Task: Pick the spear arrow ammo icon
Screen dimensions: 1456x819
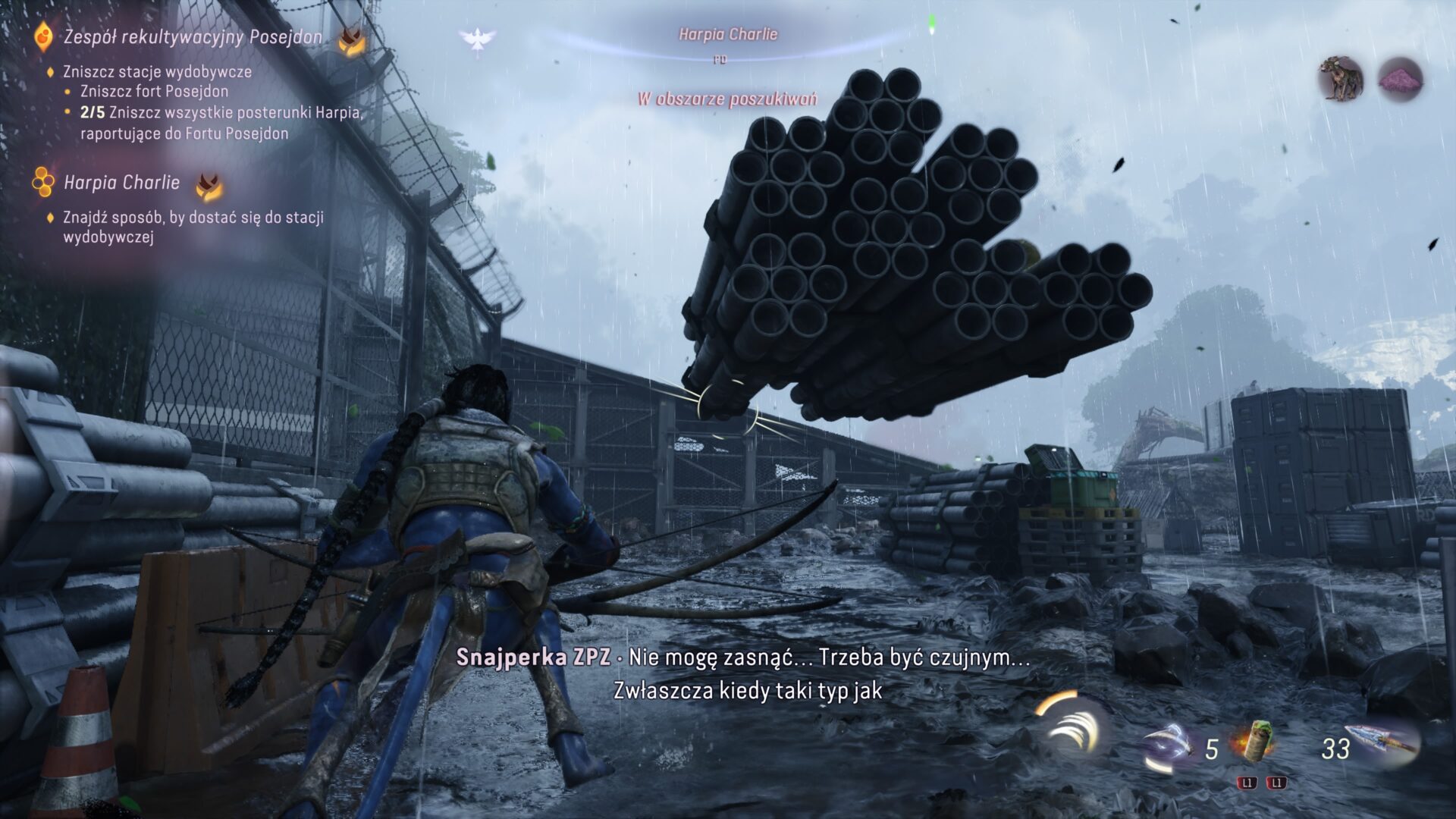Action: click(1385, 741)
